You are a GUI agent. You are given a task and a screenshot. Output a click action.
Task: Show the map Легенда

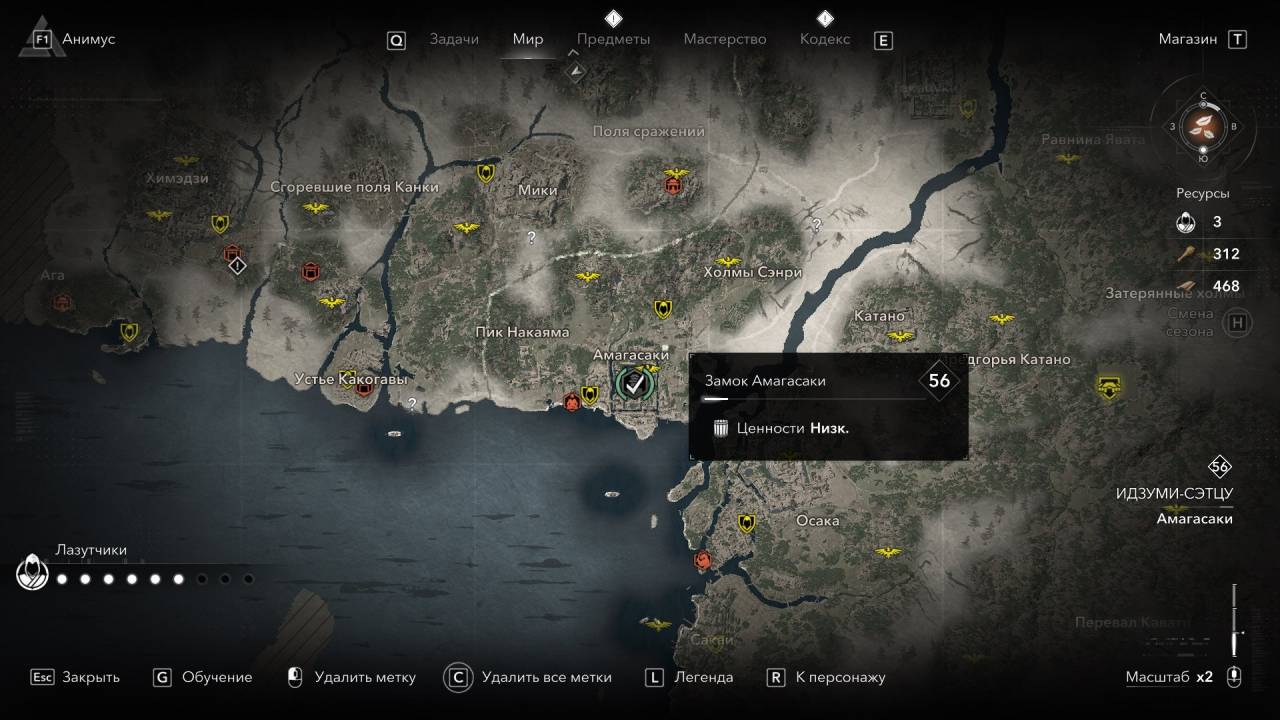[x=689, y=677]
